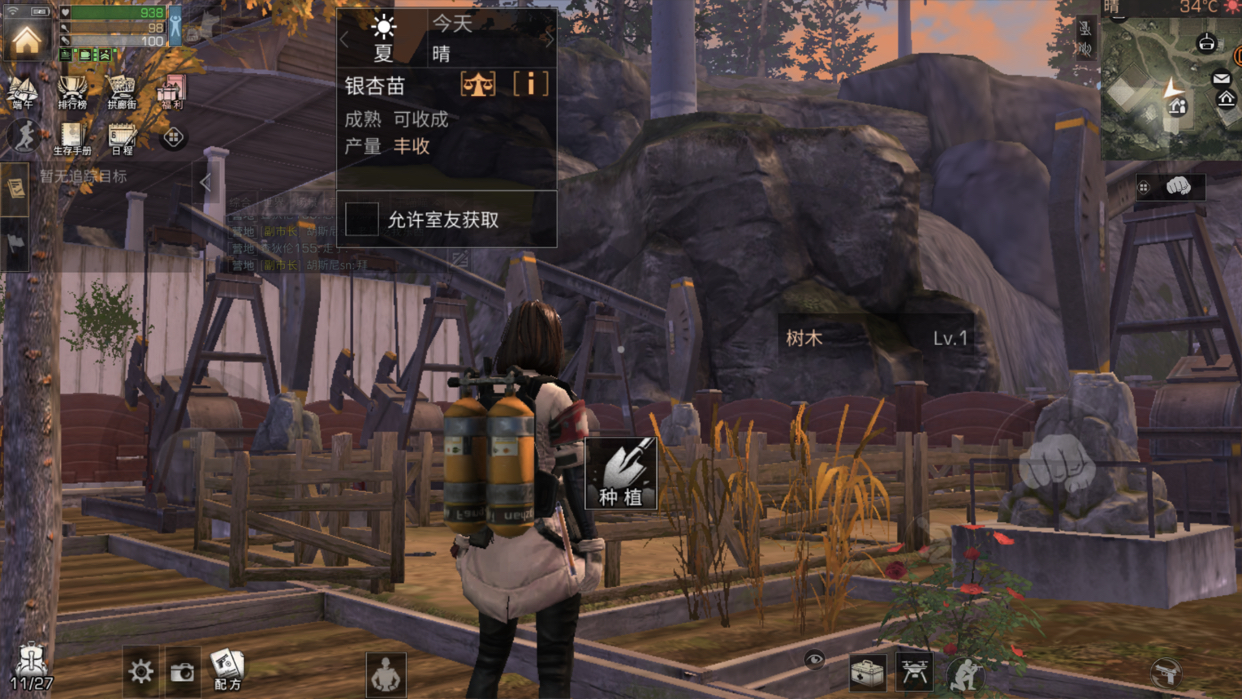The image size is (1242, 699).
Task: Open the 端午 event icon
Action: [22, 92]
